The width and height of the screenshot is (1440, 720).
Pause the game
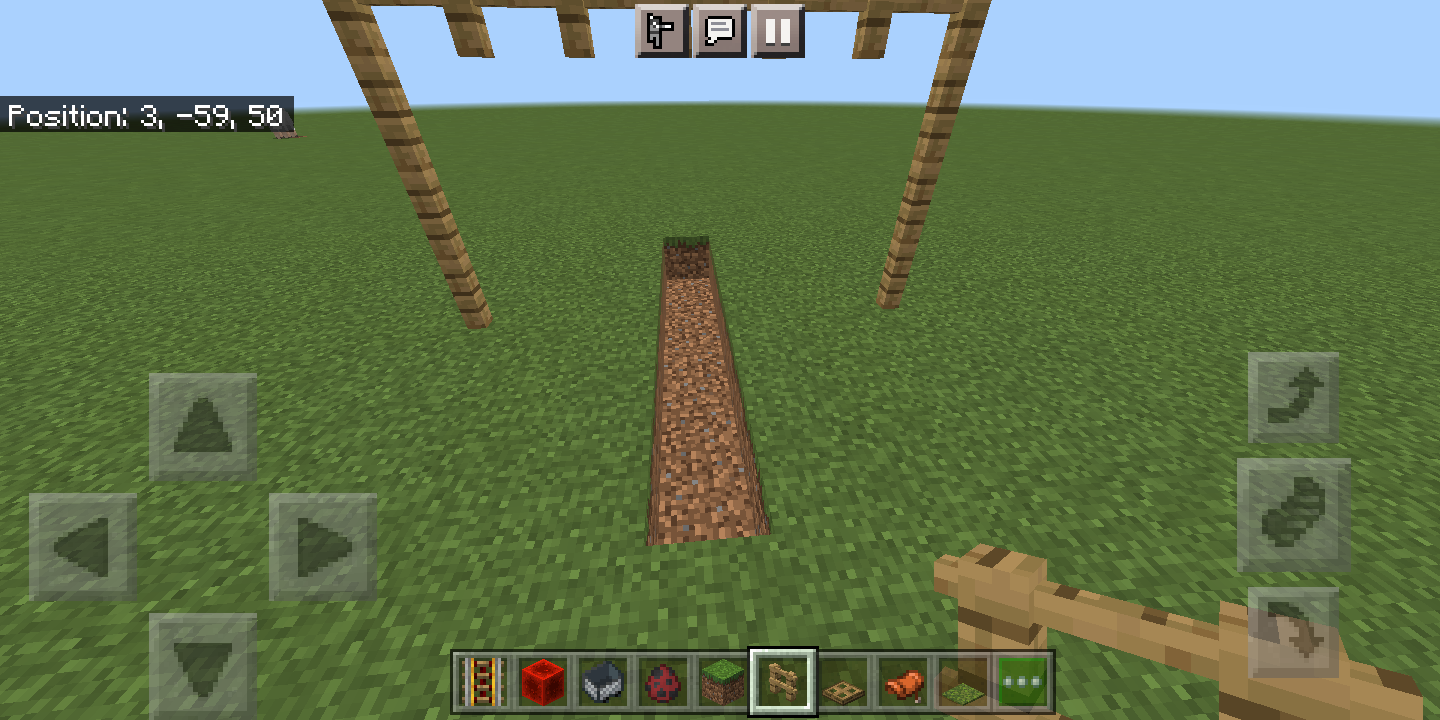tap(779, 31)
